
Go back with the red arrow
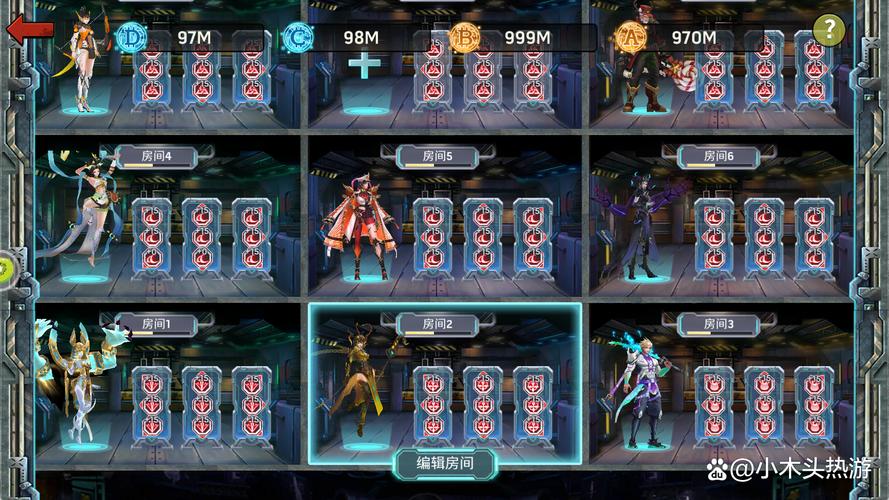(x=30, y=28)
